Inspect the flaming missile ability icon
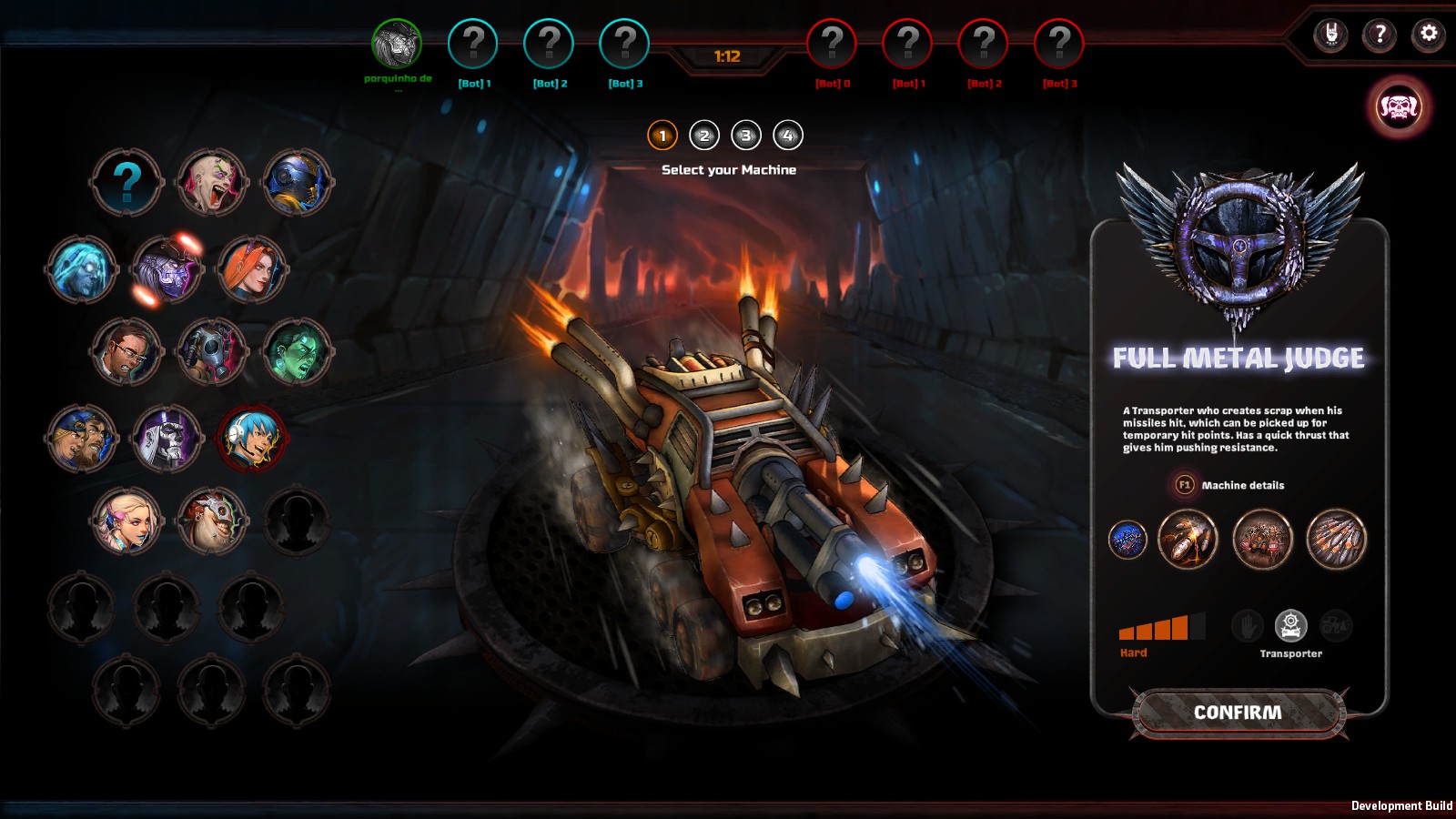 [x=1186, y=539]
